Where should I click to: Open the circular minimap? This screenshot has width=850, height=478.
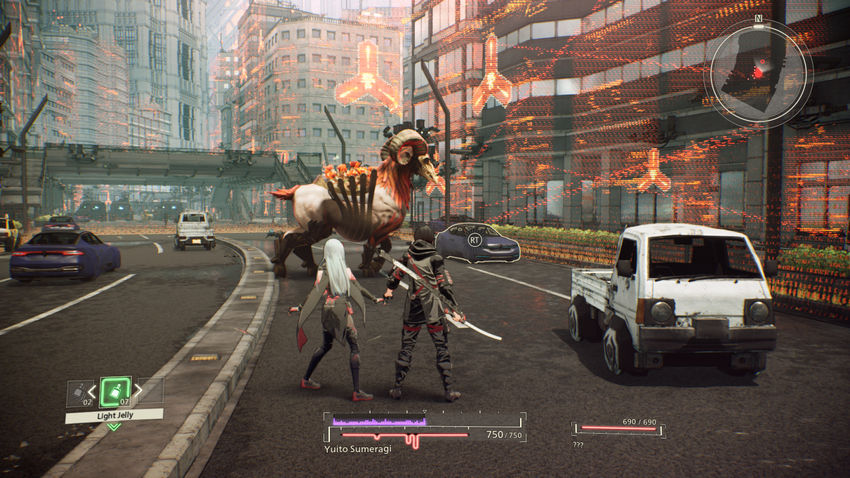click(758, 71)
